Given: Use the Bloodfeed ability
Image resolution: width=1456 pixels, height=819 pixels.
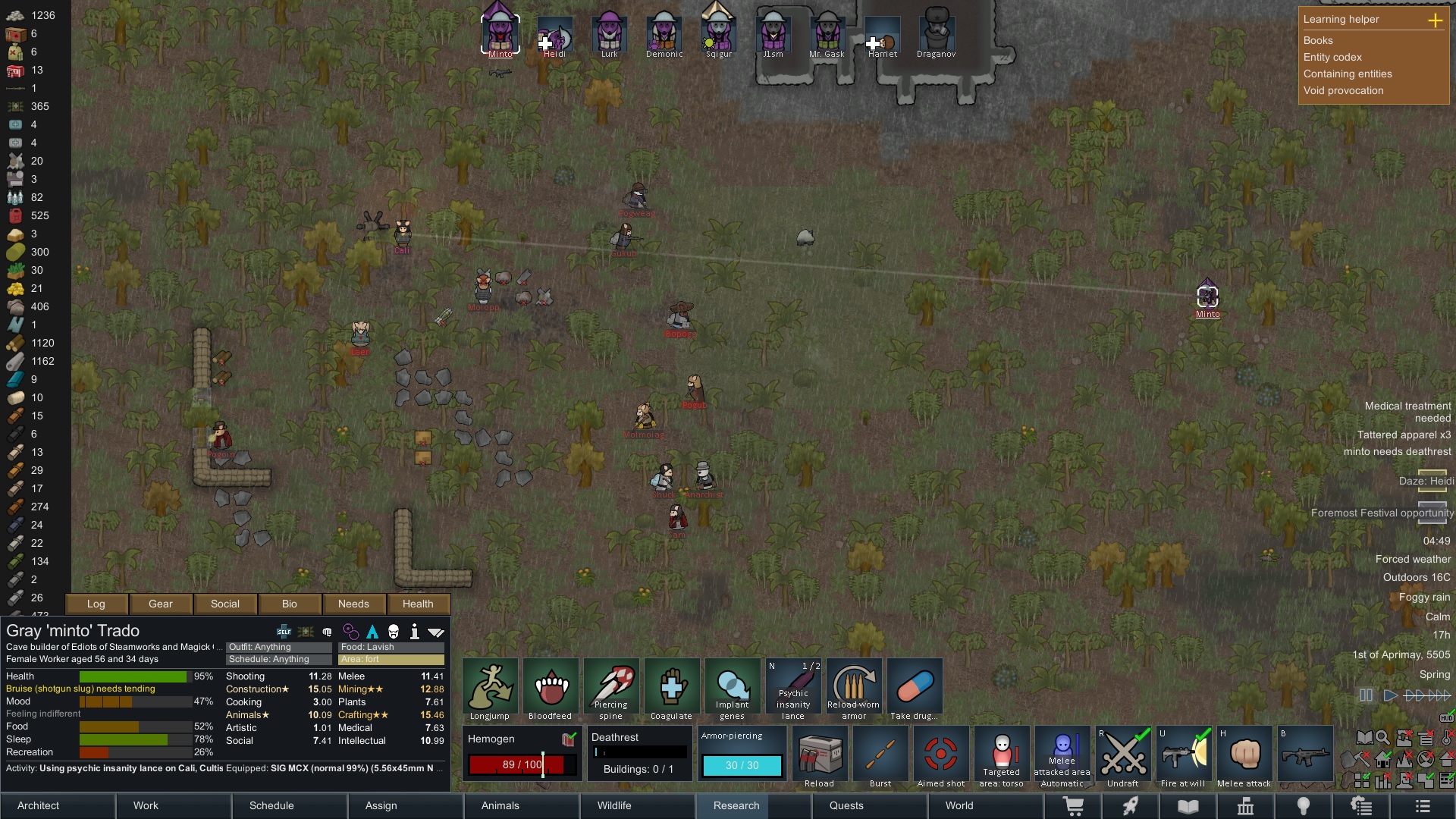Looking at the screenshot, I should (x=551, y=689).
